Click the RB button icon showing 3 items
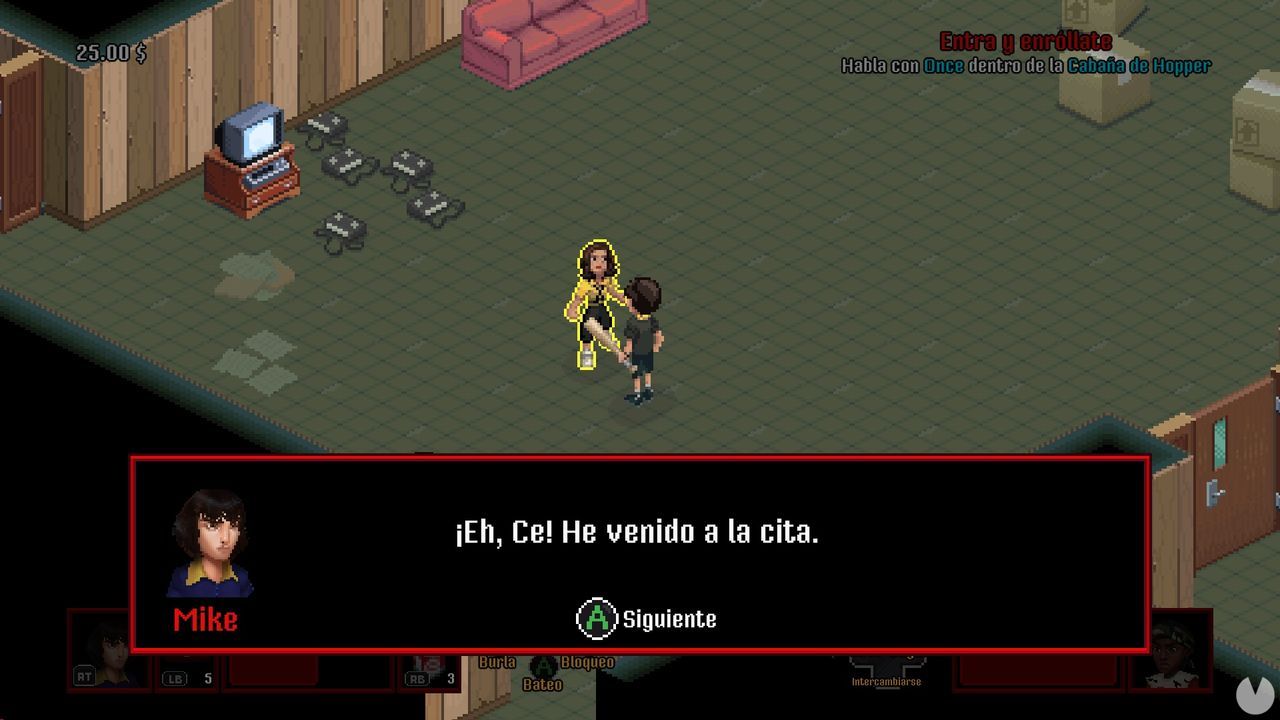Image resolution: width=1280 pixels, height=720 pixels. click(419, 677)
